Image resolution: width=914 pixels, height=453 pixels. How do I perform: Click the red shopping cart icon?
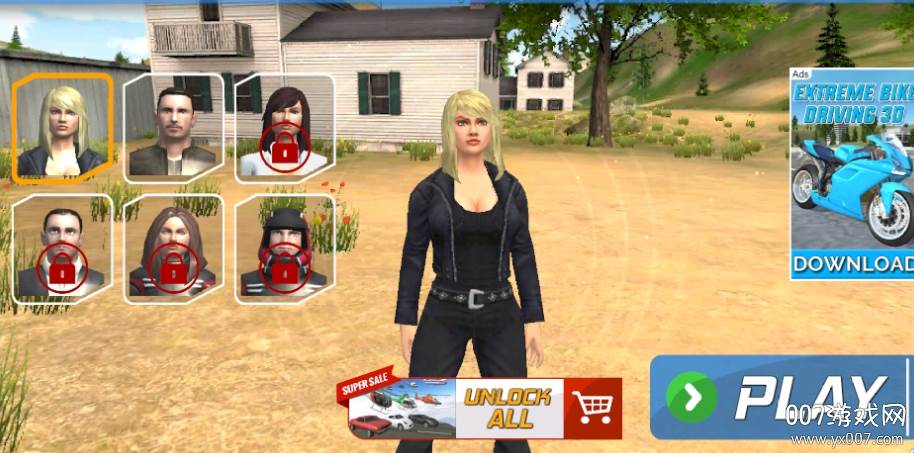593,408
